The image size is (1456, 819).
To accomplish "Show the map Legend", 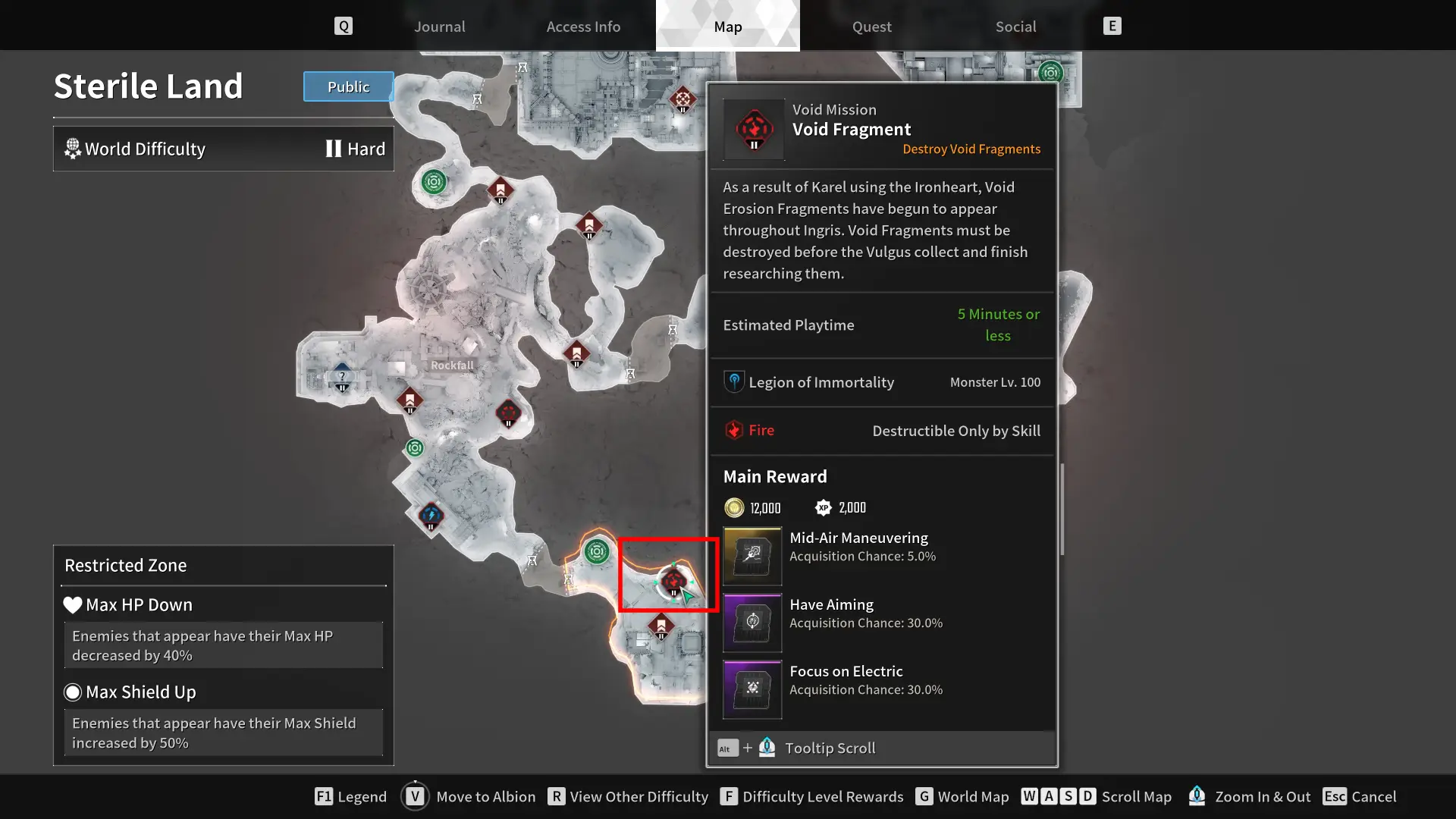I will [351, 796].
